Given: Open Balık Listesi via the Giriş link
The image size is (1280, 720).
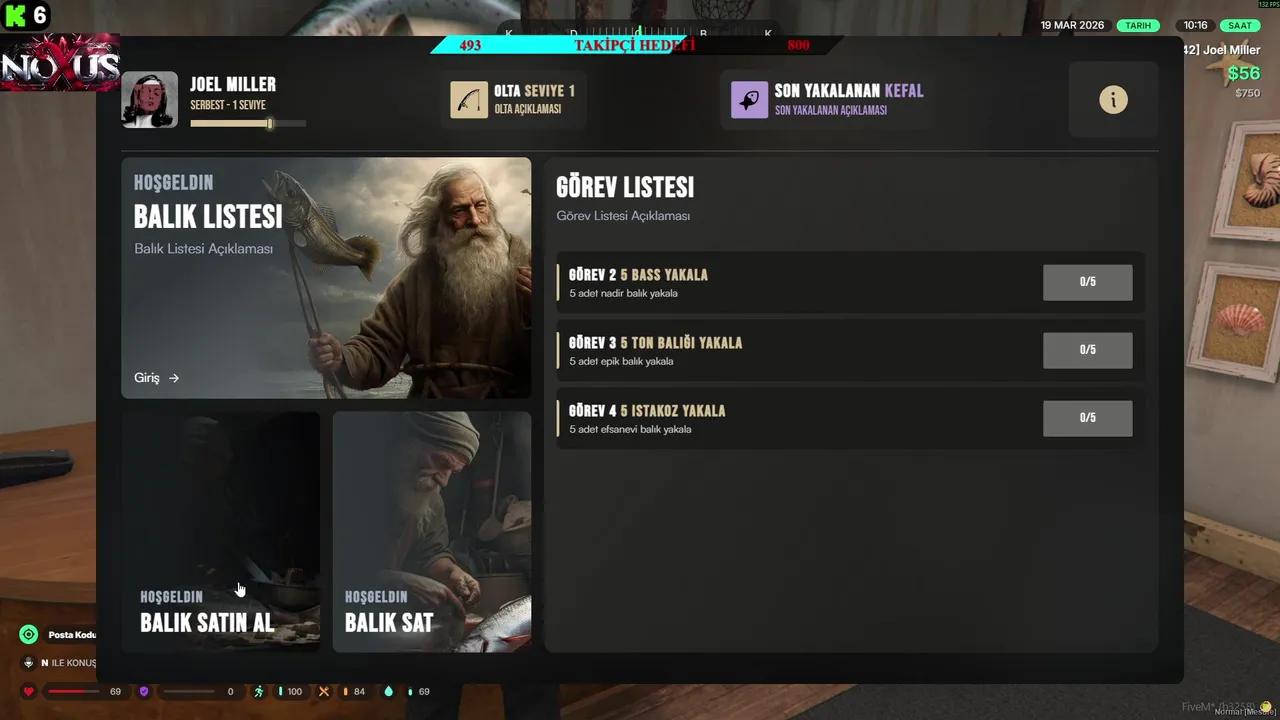Looking at the screenshot, I should coord(155,378).
